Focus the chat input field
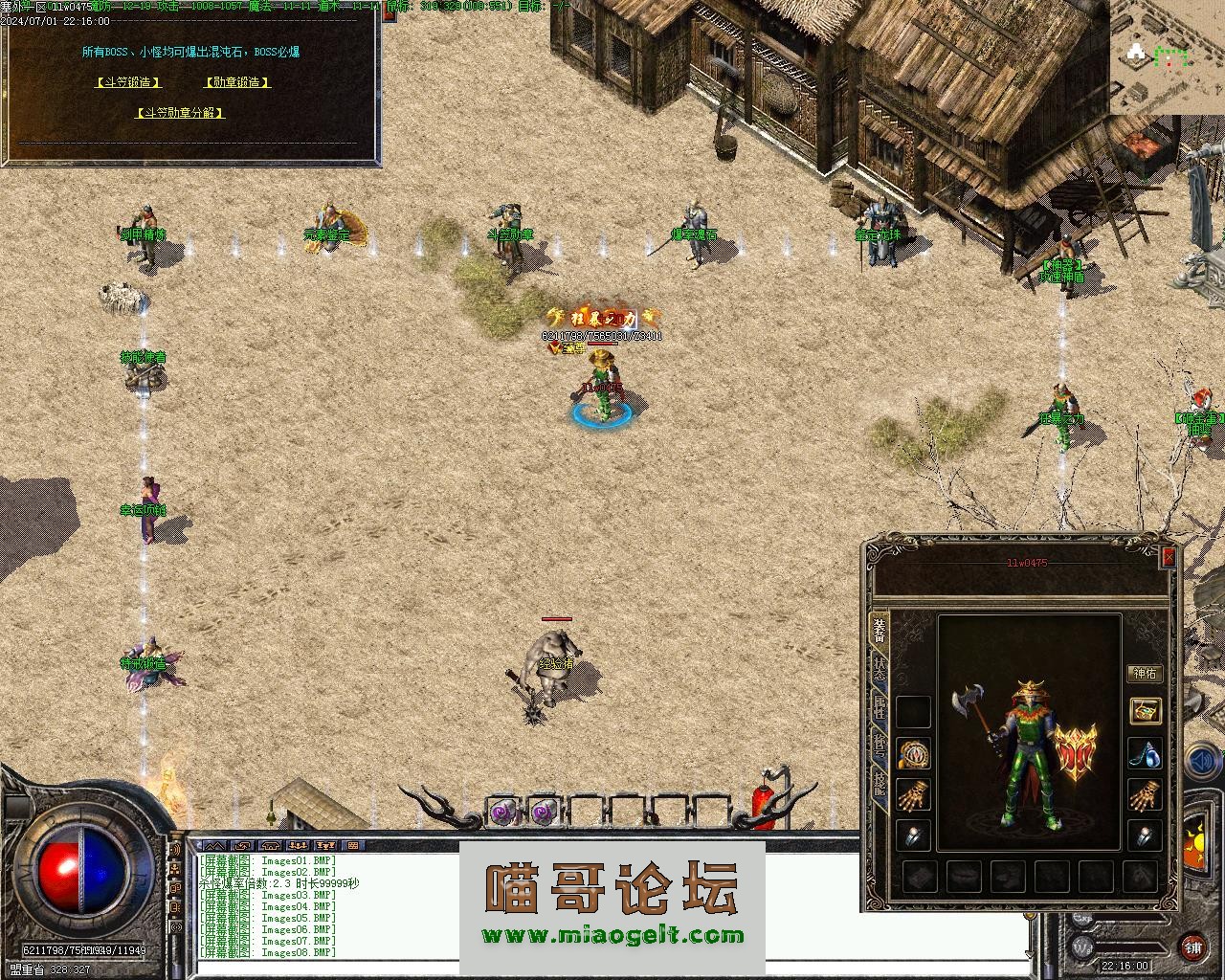The width and height of the screenshot is (1225, 980). (x=612, y=968)
